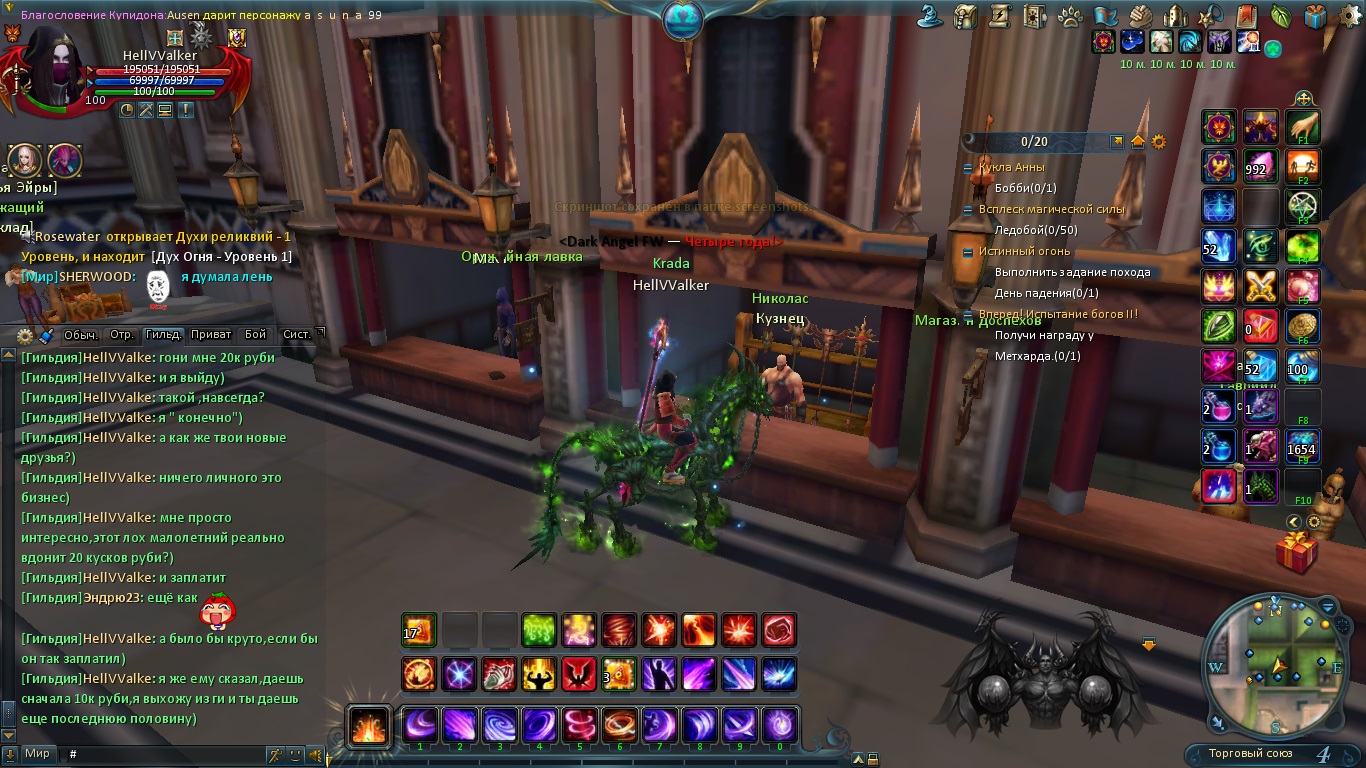
Task: Switch to the Бой chat tab
Action: tap(255, 335)
